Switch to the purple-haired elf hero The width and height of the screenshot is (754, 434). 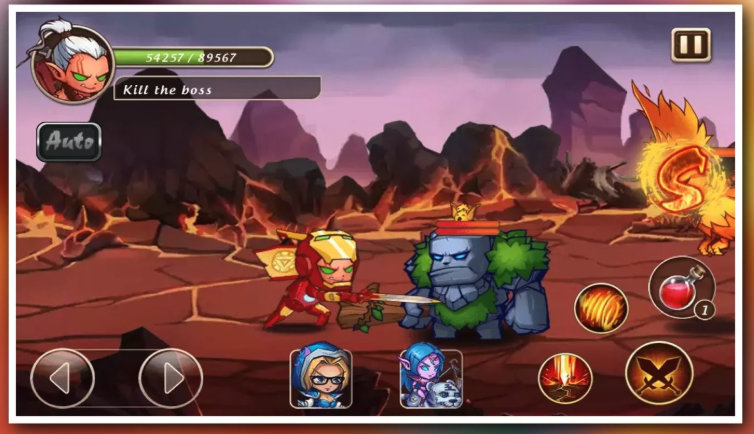click(431, 378)
